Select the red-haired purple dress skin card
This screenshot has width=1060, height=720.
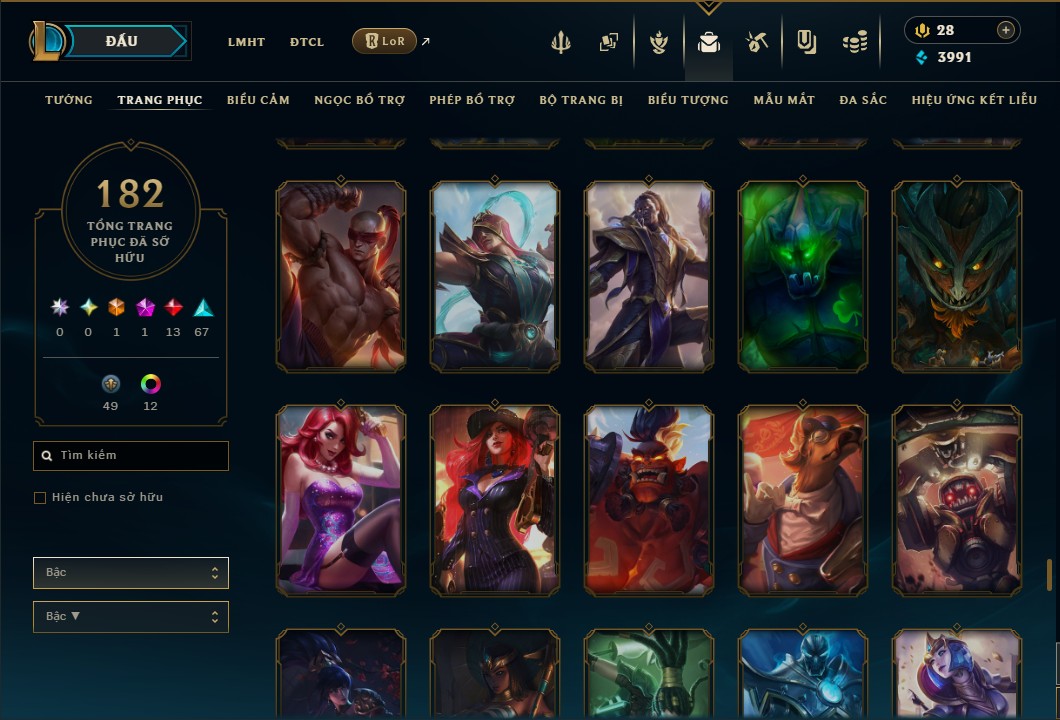[x=341, y=500]
